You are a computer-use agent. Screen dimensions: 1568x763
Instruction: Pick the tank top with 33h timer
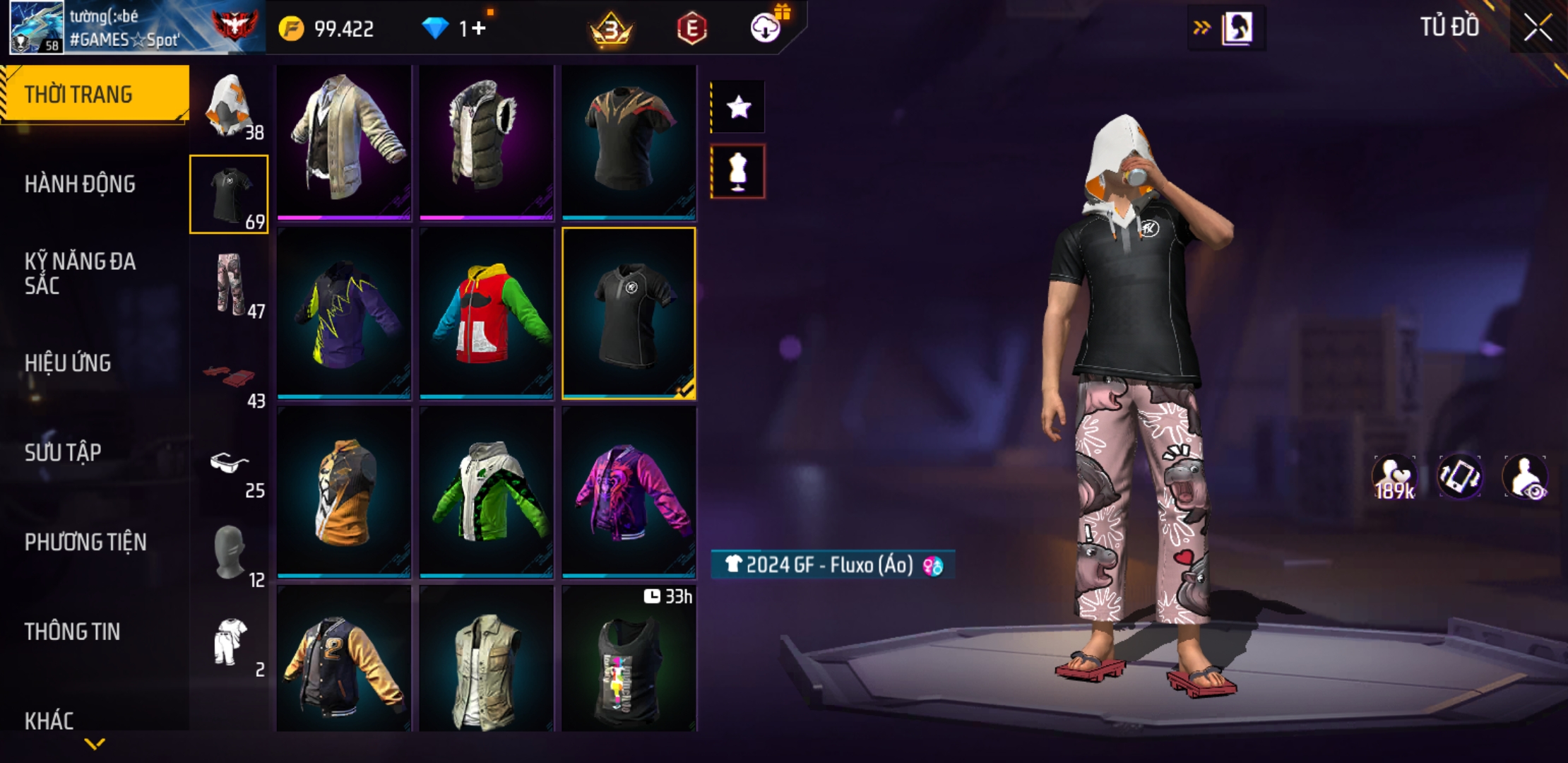coord(629,661)
